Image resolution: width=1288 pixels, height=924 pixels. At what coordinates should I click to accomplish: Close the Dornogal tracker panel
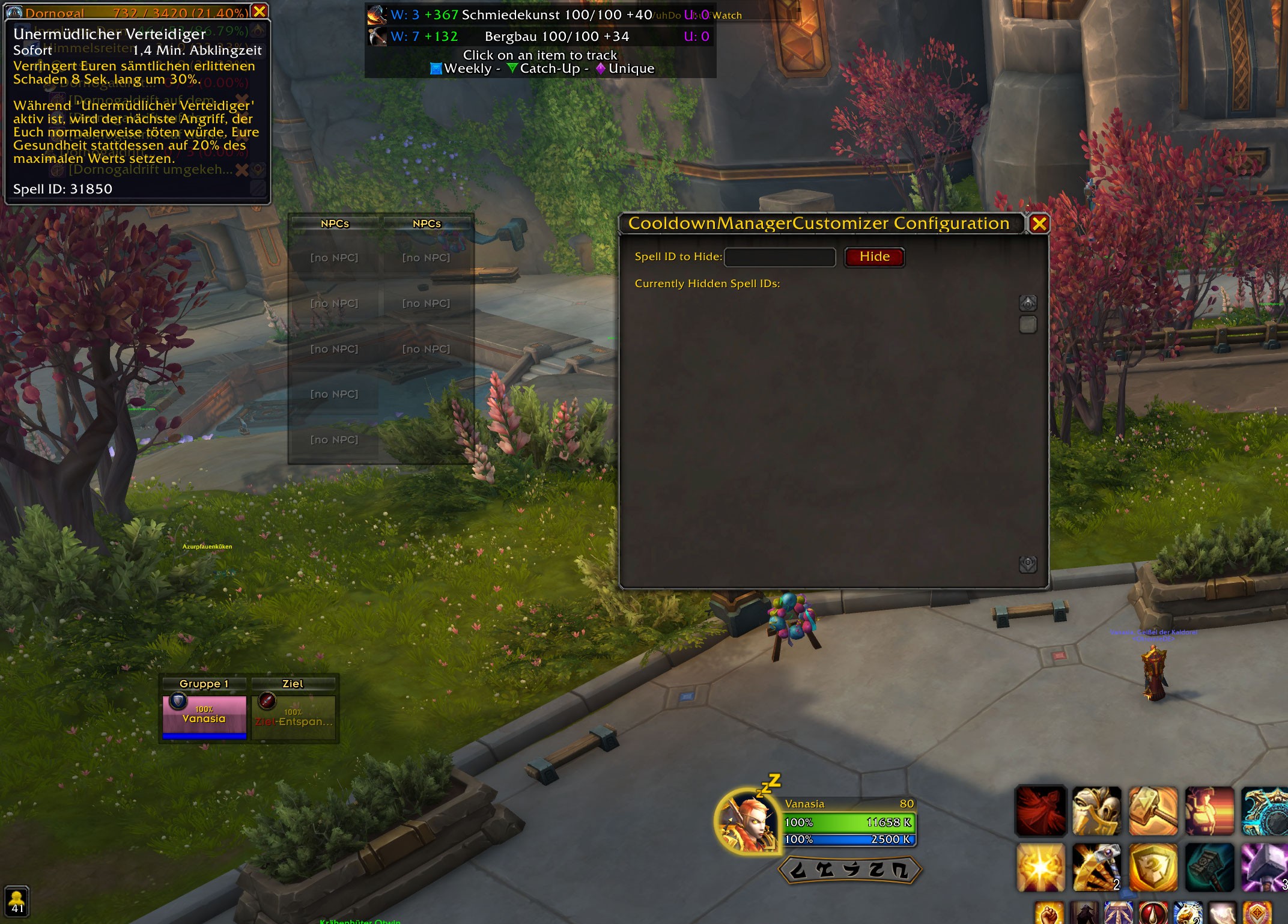pyautogui.click(x=260, y=11)
